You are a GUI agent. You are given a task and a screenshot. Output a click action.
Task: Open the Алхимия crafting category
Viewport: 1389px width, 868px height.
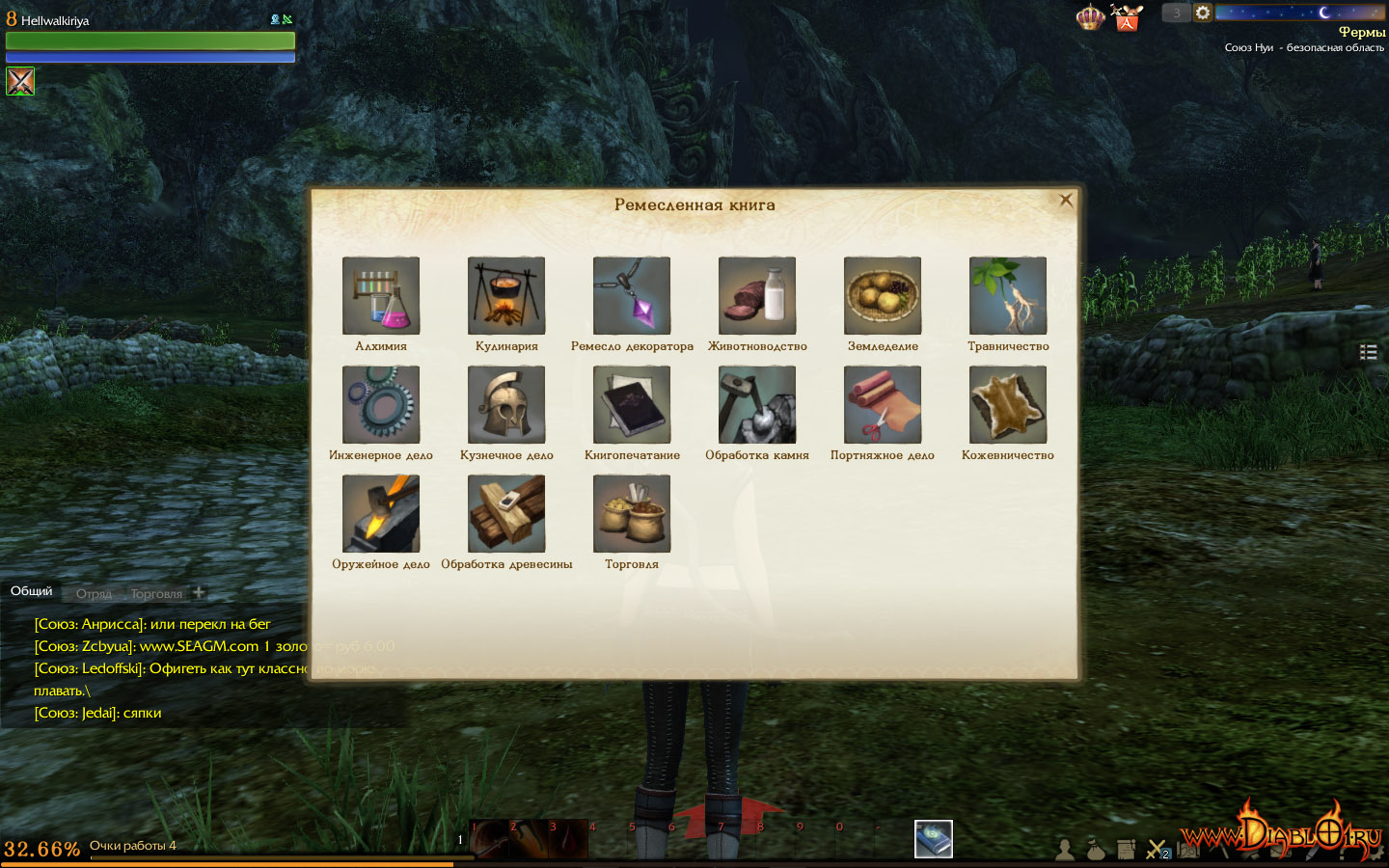click(381, 295)
